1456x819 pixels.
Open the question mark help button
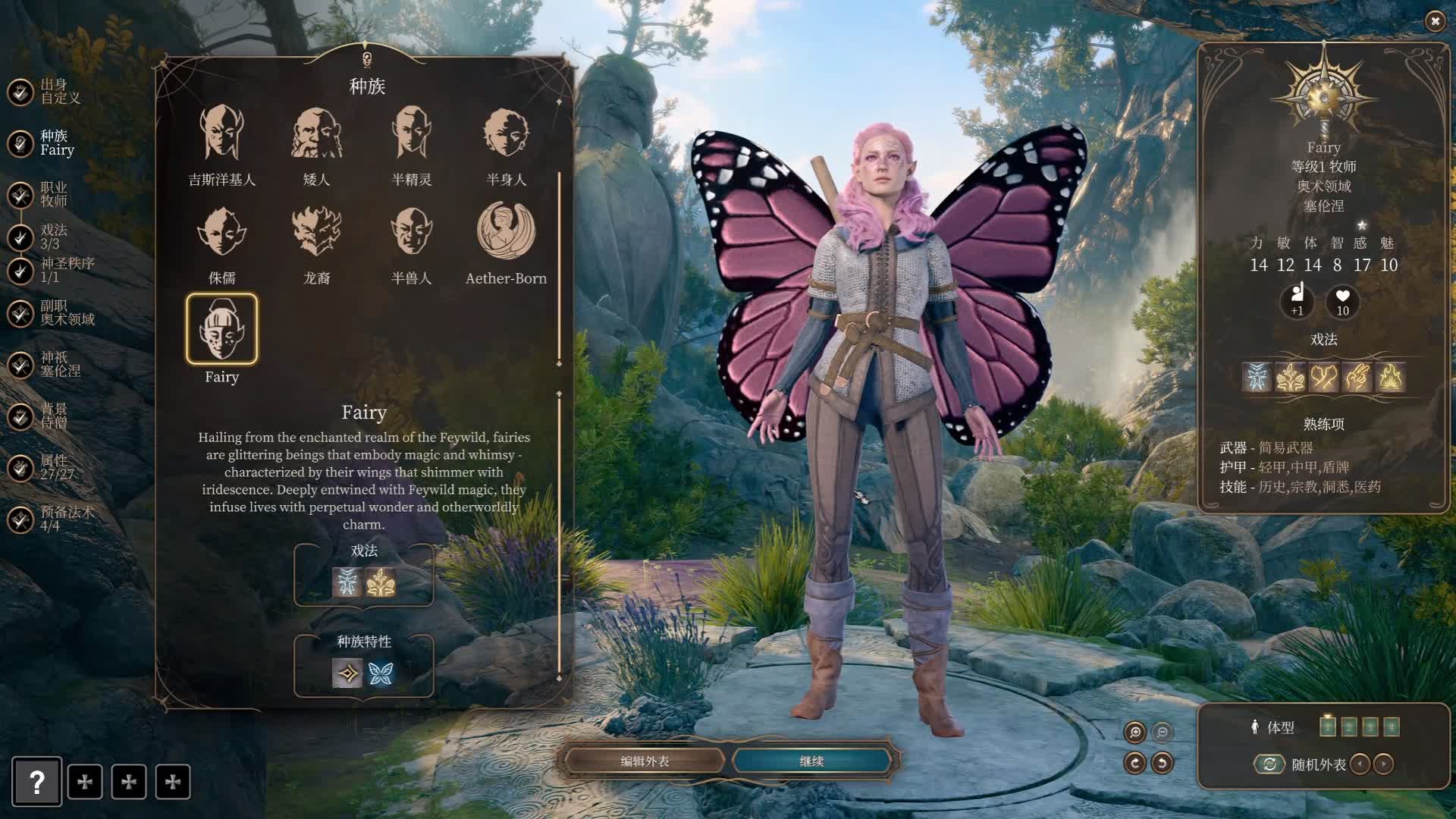[x=36, y=782]
